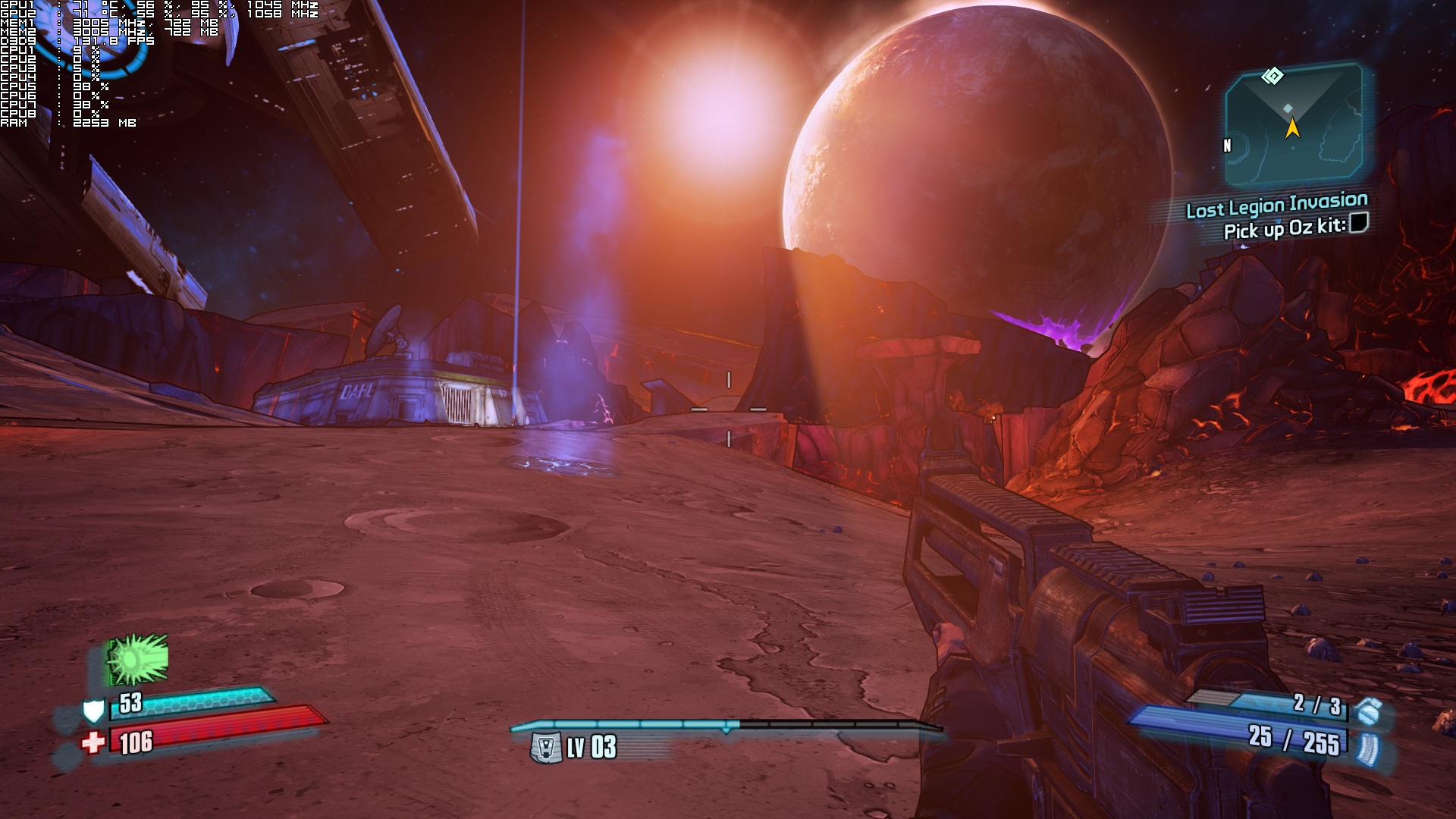Select the Lost Legion Invasion mission tracker
This screenshot has width=1456, height=819.
tap(1276, 205)
